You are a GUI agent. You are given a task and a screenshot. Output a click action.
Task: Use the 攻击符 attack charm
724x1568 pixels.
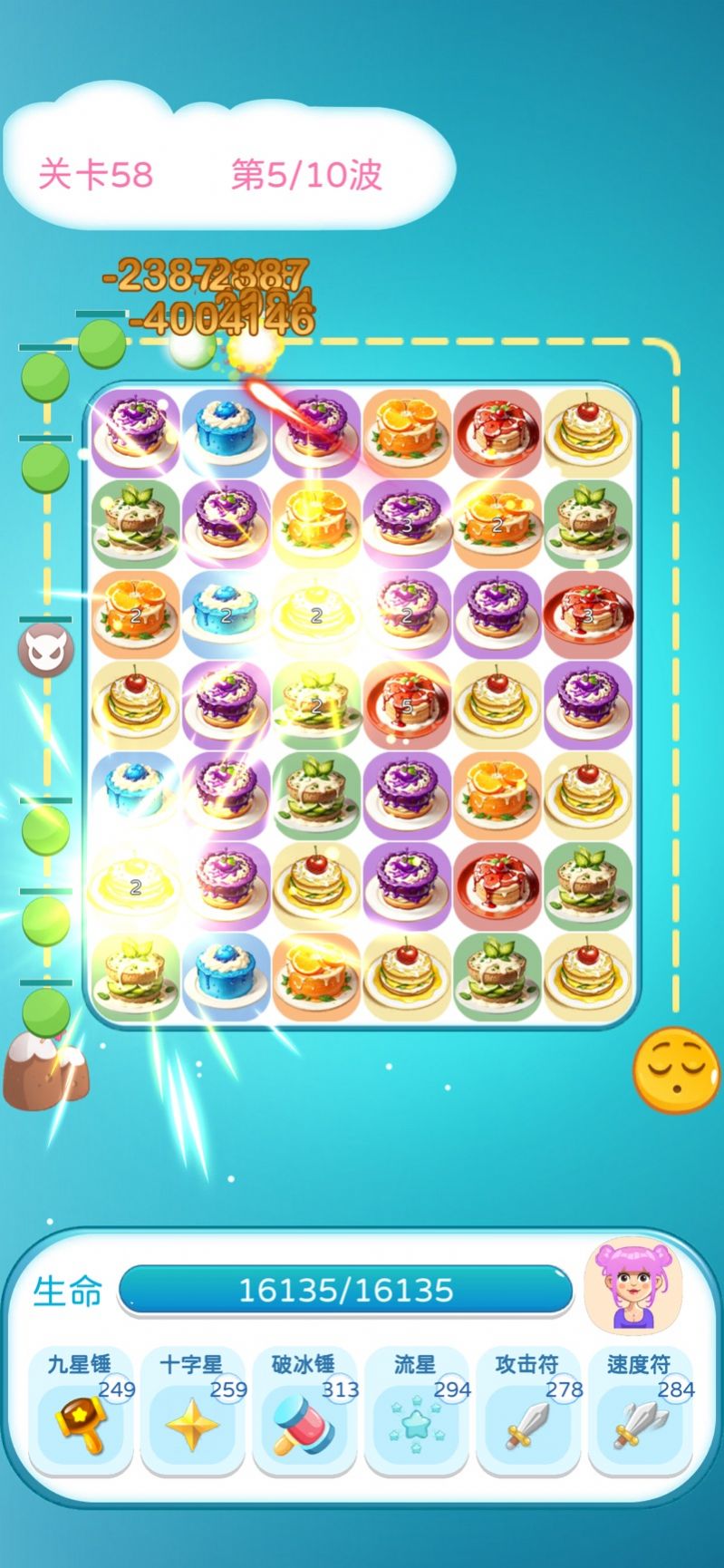[x=528, y=1411]
